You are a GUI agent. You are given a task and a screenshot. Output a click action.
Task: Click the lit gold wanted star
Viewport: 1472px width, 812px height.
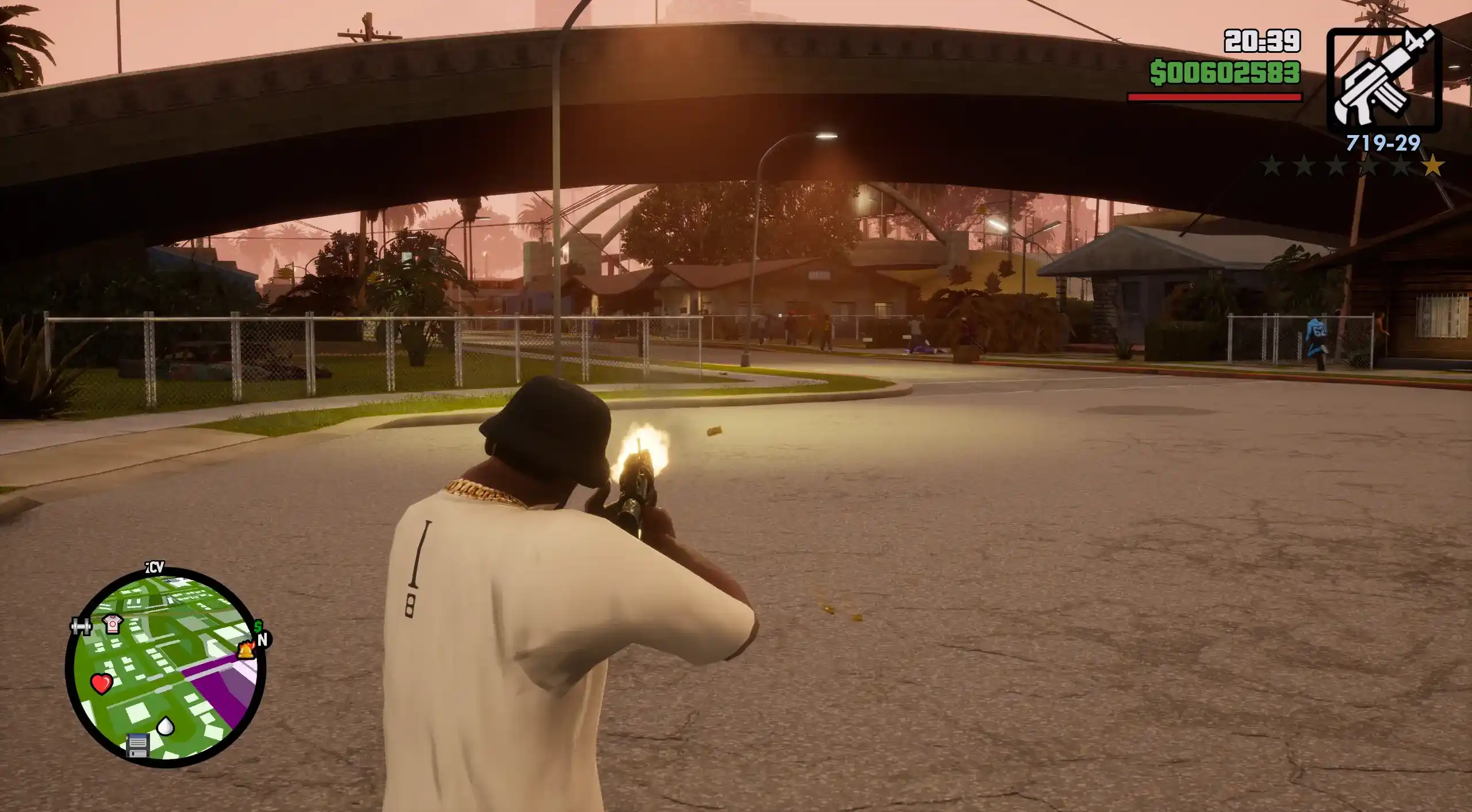[x=1432, y=166]
